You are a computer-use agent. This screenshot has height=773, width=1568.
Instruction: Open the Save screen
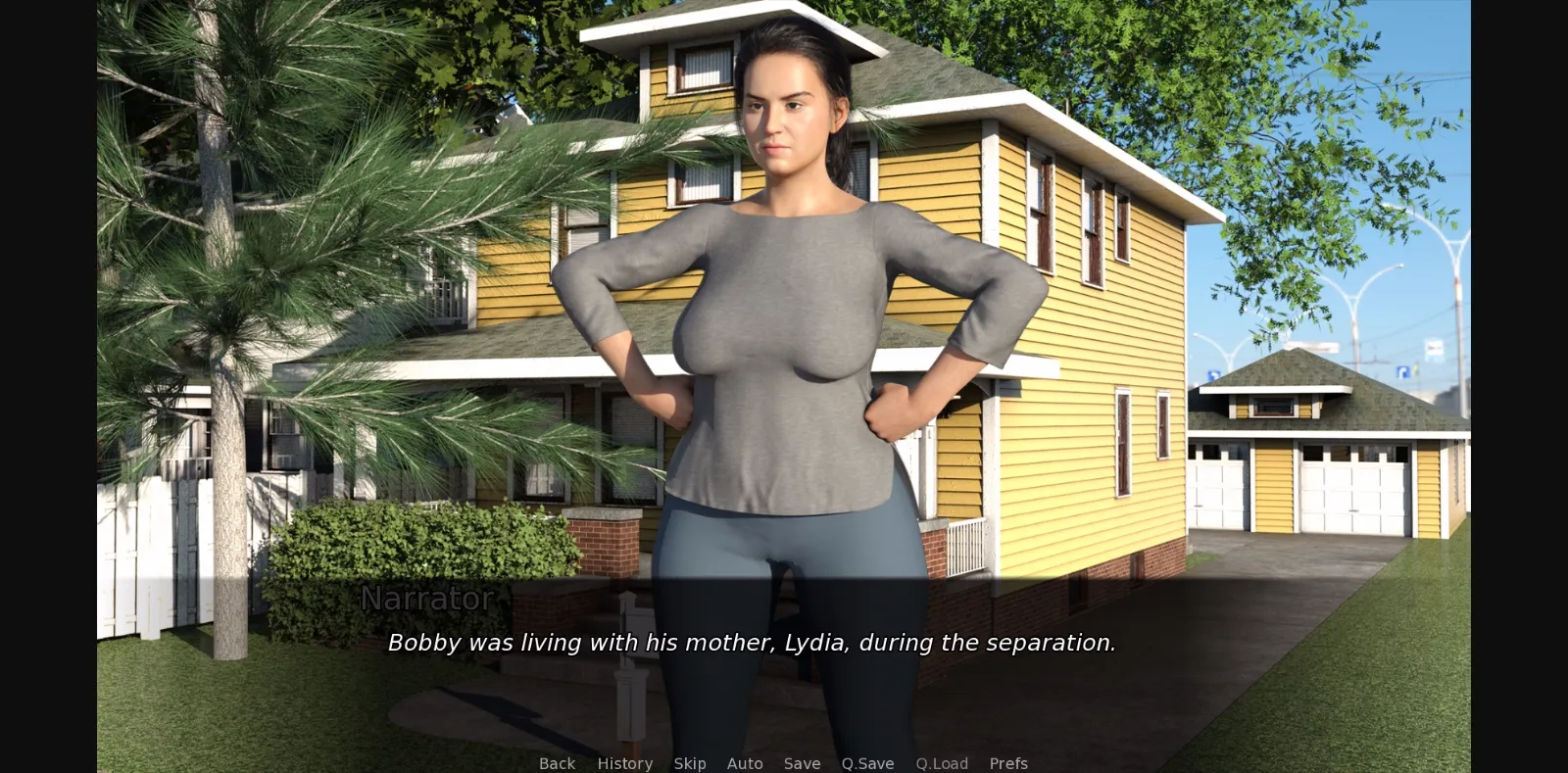pos(802,763)
